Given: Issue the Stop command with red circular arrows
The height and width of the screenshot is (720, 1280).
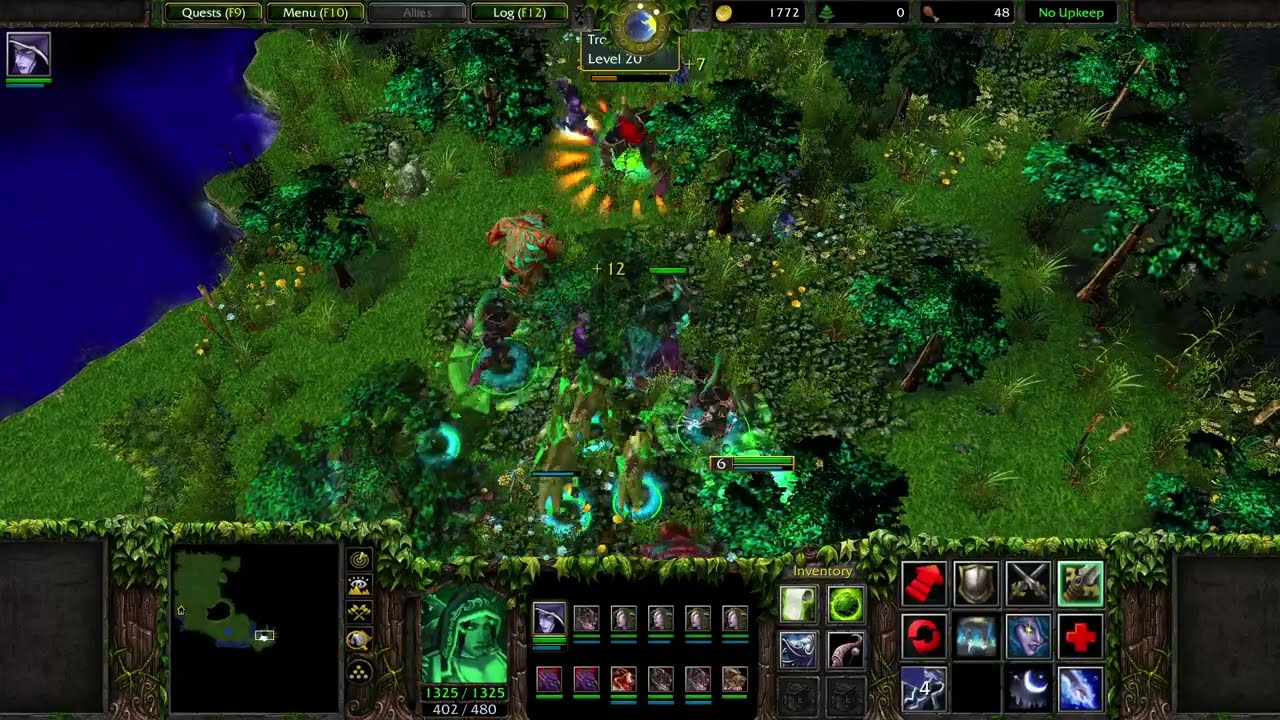Looking at the screenshot, I should 923,637.
